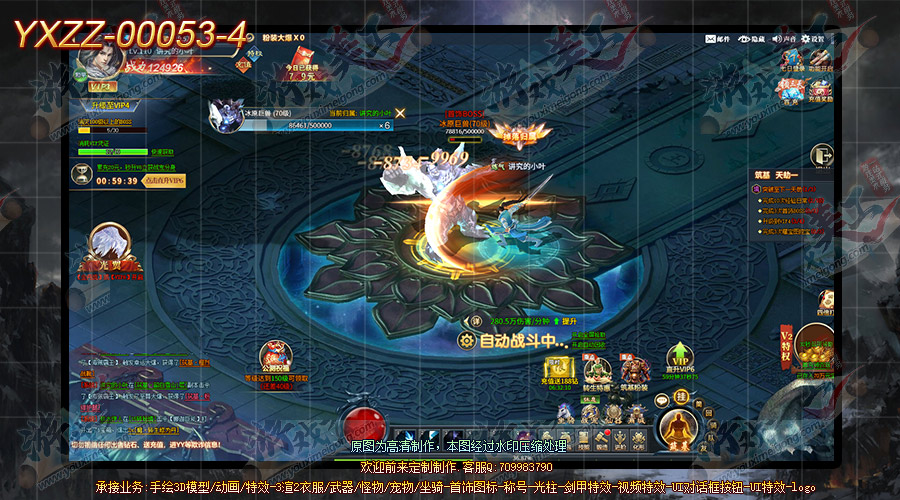Open the 公测祝福 event icon
900x500 pixels.
tap(274, 358)
